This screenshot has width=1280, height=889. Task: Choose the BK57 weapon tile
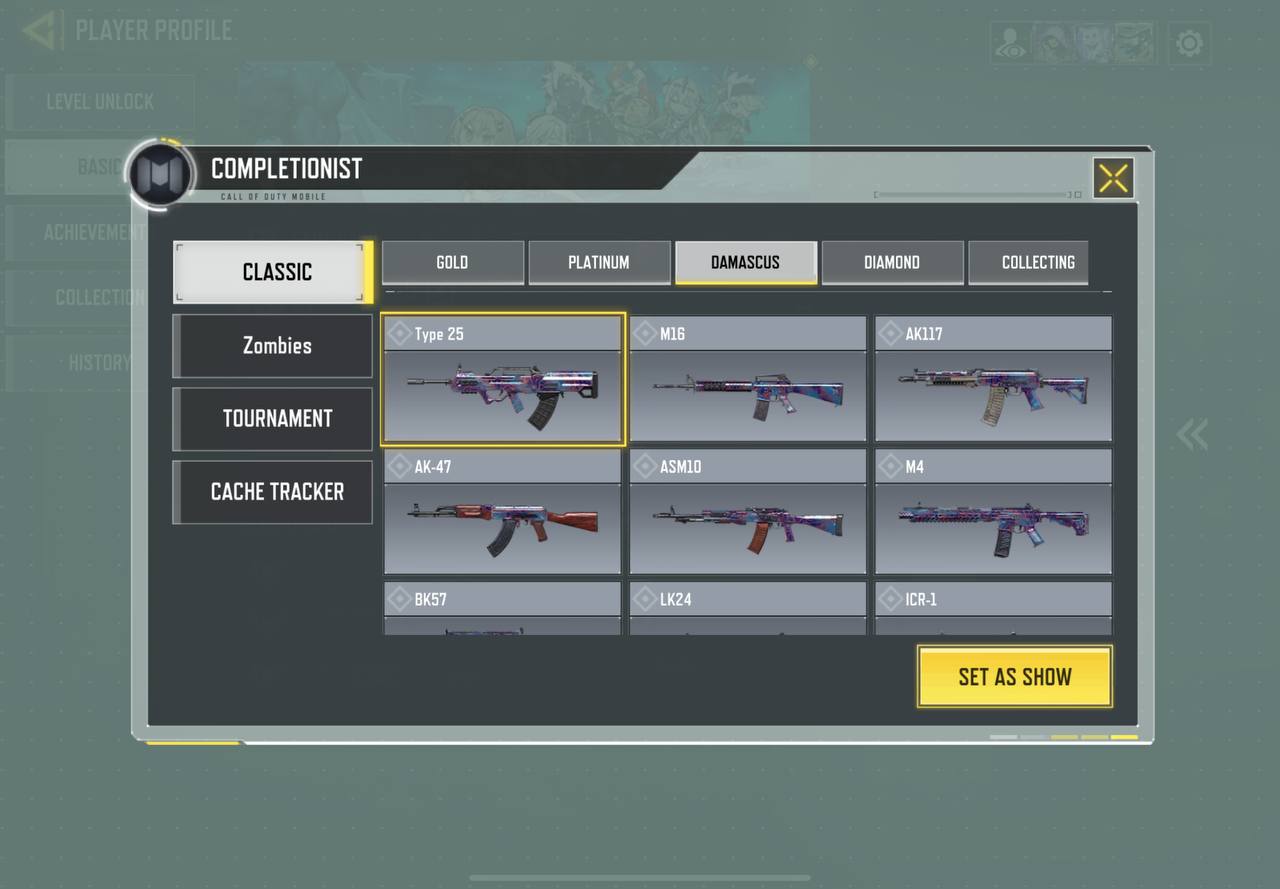(x=503, y=609)
